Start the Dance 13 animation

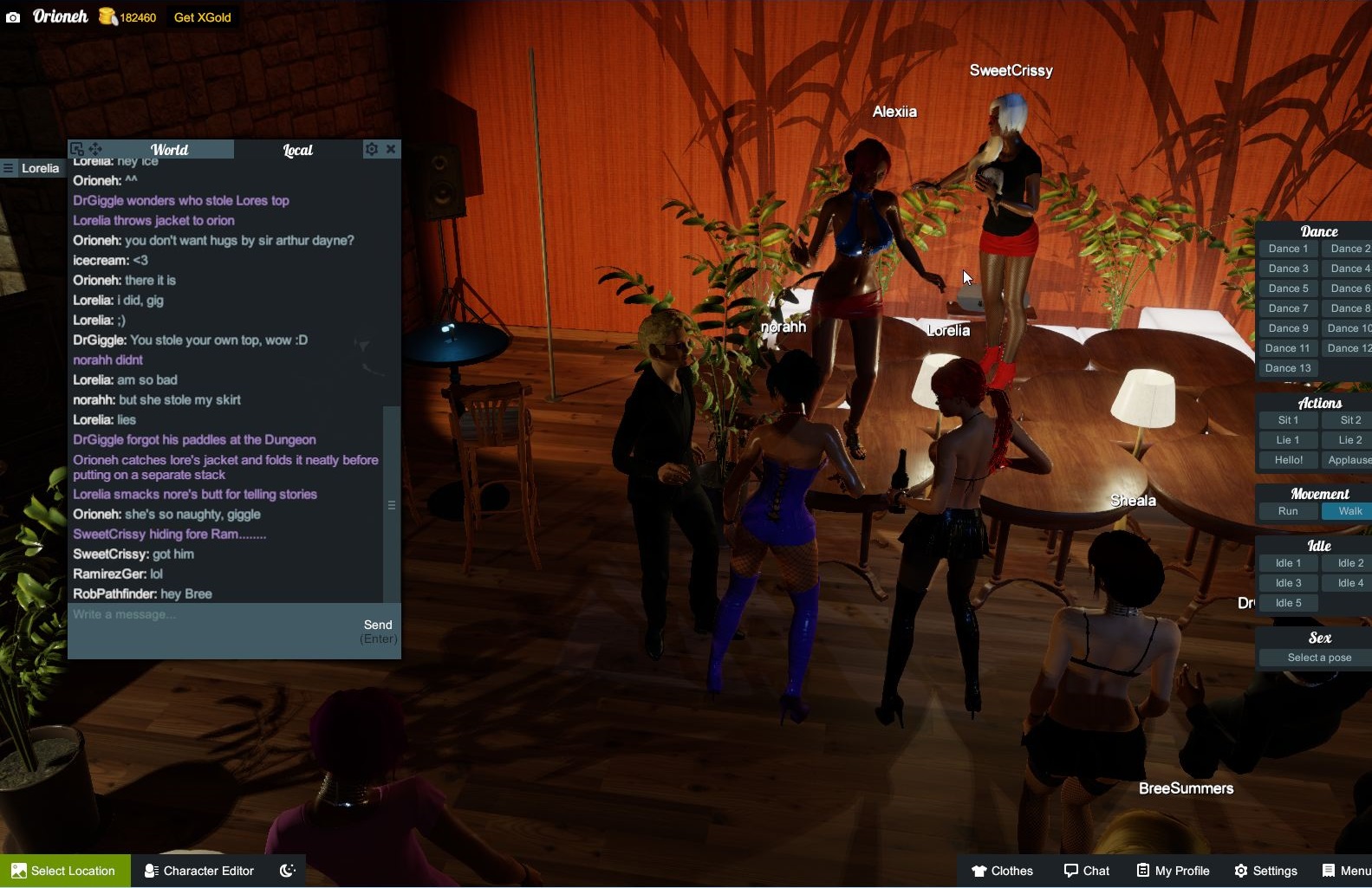tap(1288, 368)
